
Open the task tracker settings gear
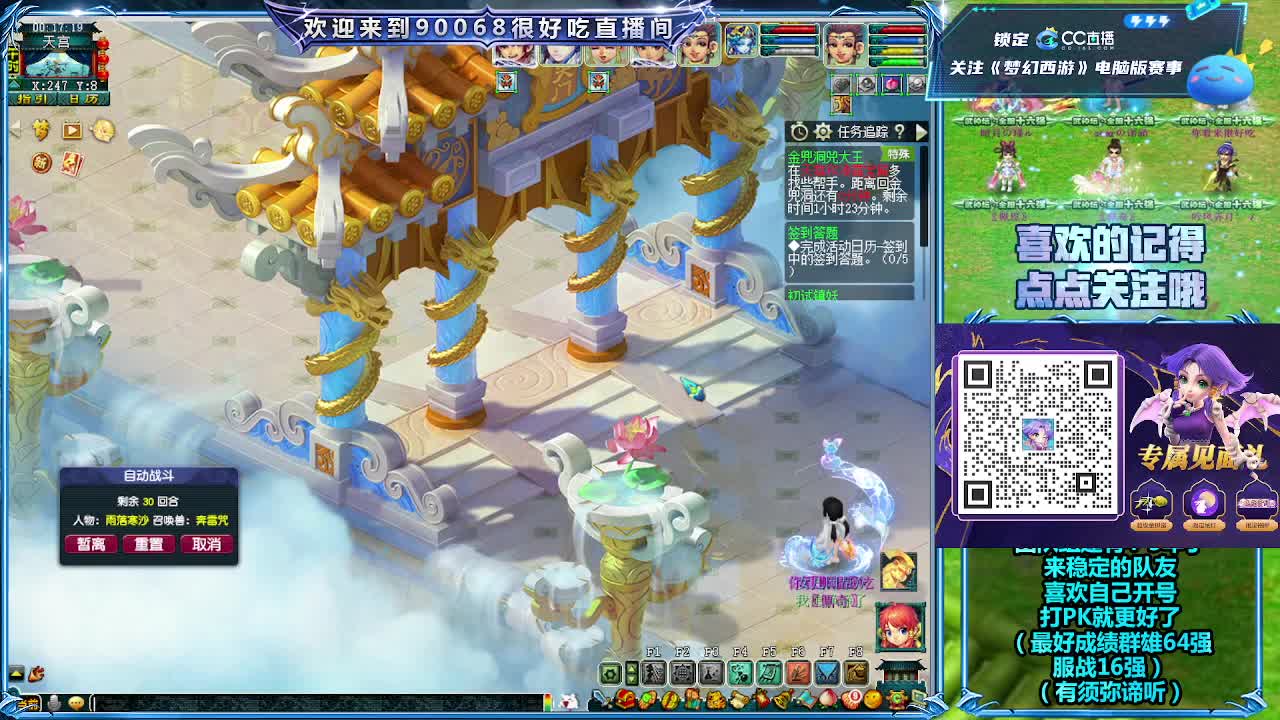(823, 130)
